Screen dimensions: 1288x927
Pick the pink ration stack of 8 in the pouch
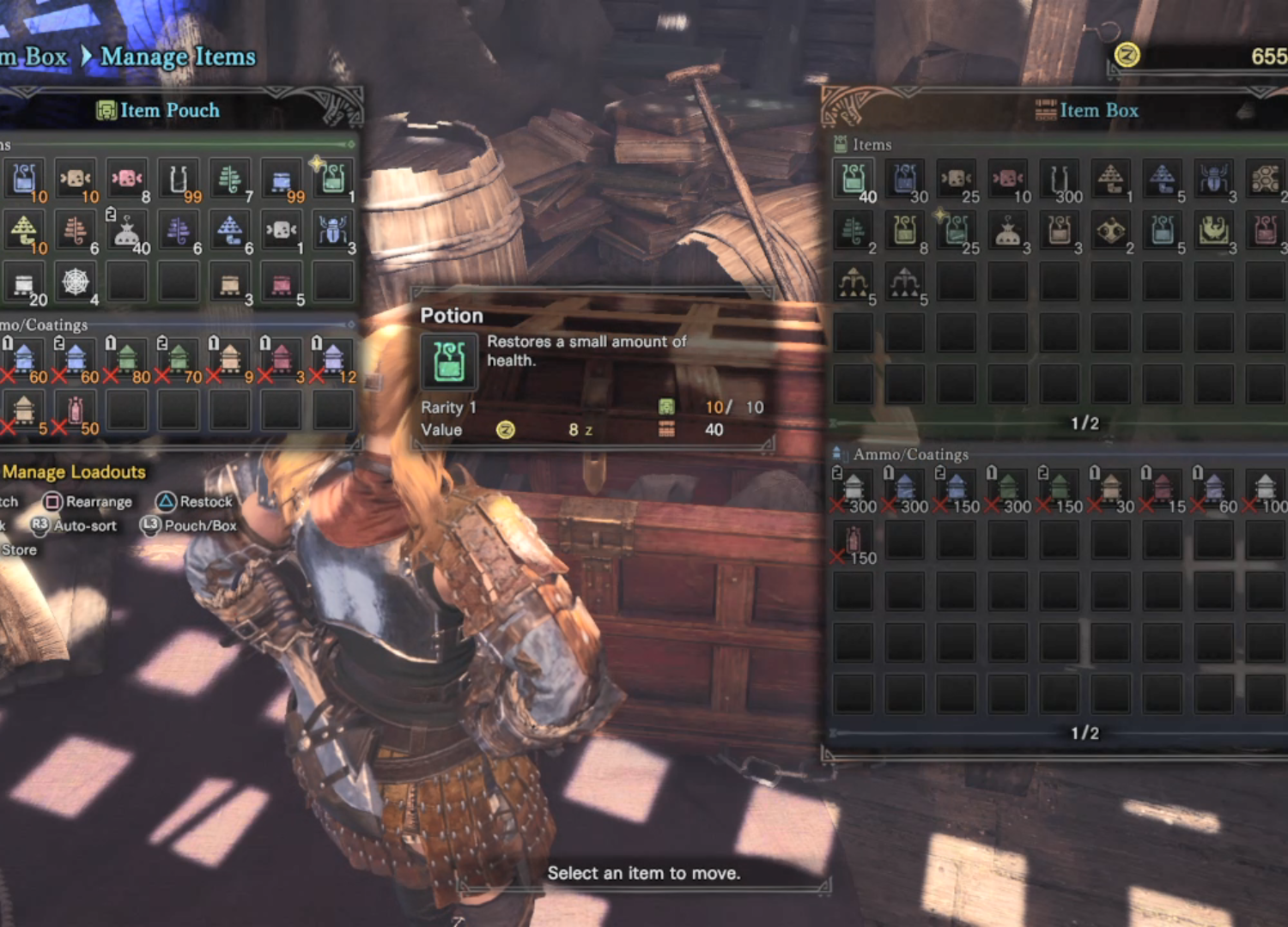(x=127, y=179)
